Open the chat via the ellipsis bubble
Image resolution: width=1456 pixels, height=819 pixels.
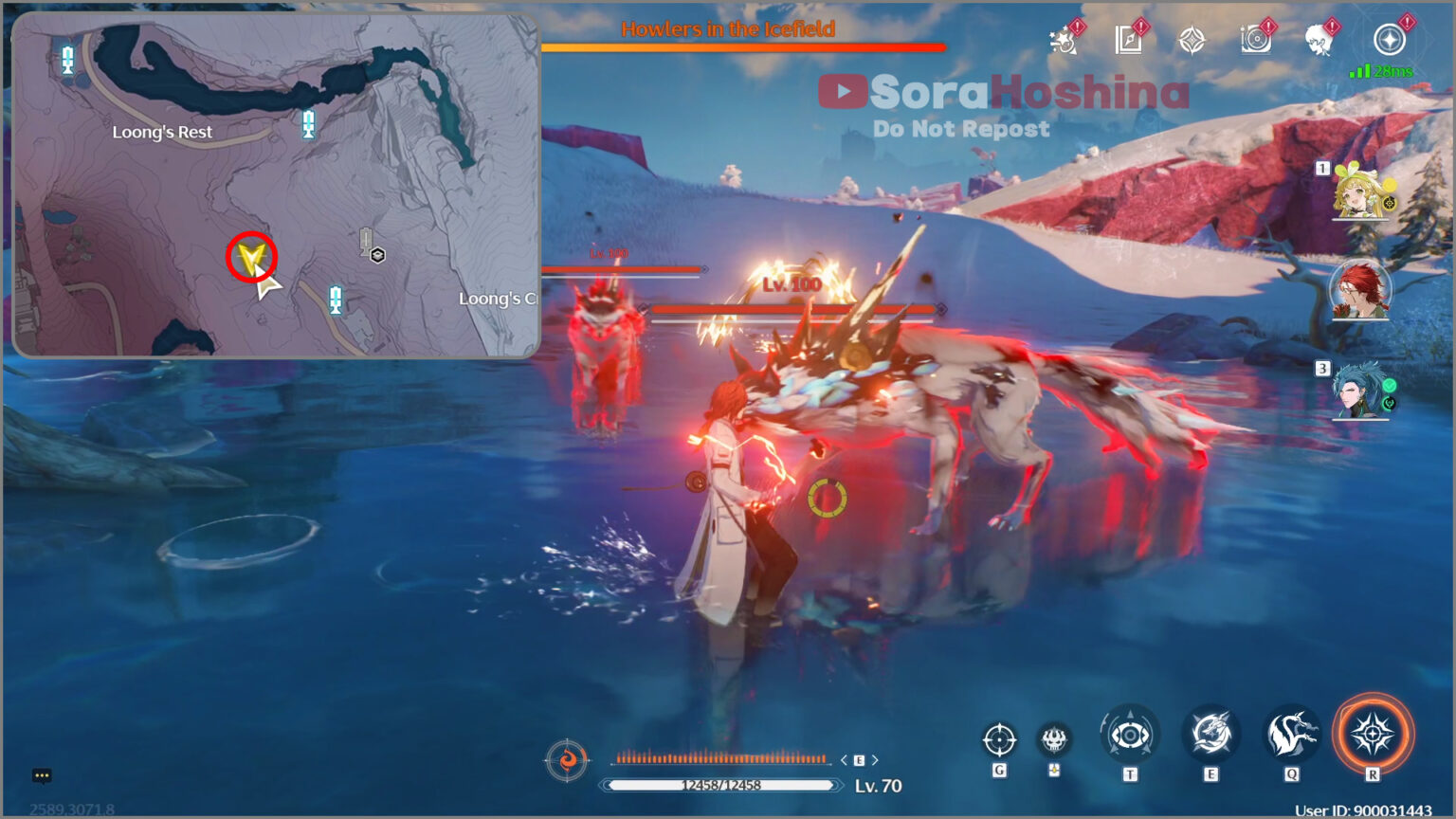coord(40,776)
